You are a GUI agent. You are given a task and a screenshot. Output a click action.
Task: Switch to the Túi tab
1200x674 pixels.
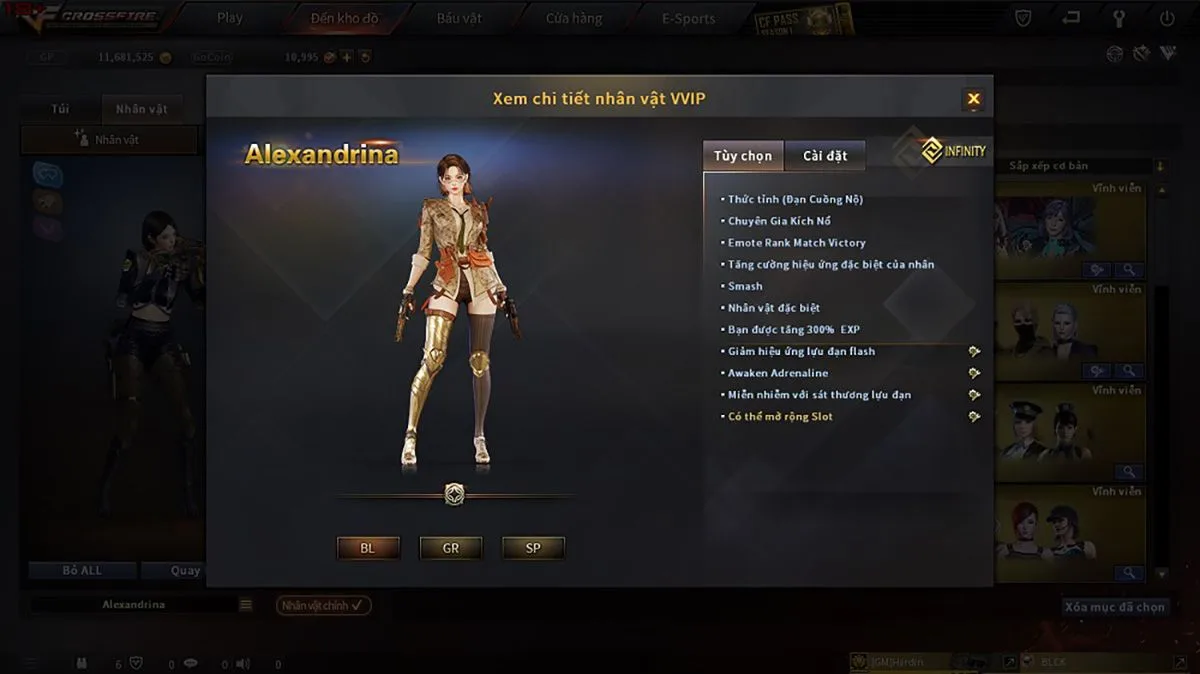click(x=60, y=108)
